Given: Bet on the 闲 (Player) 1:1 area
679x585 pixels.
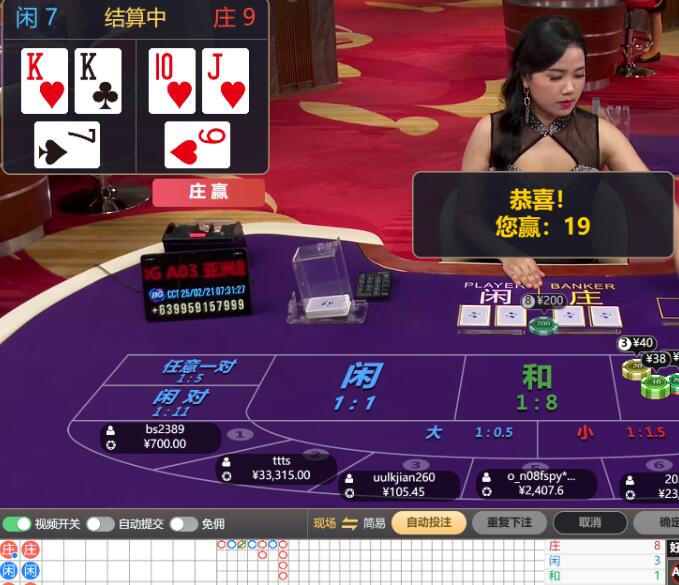Looking at the screenshot, I should (x=359, y=386).
